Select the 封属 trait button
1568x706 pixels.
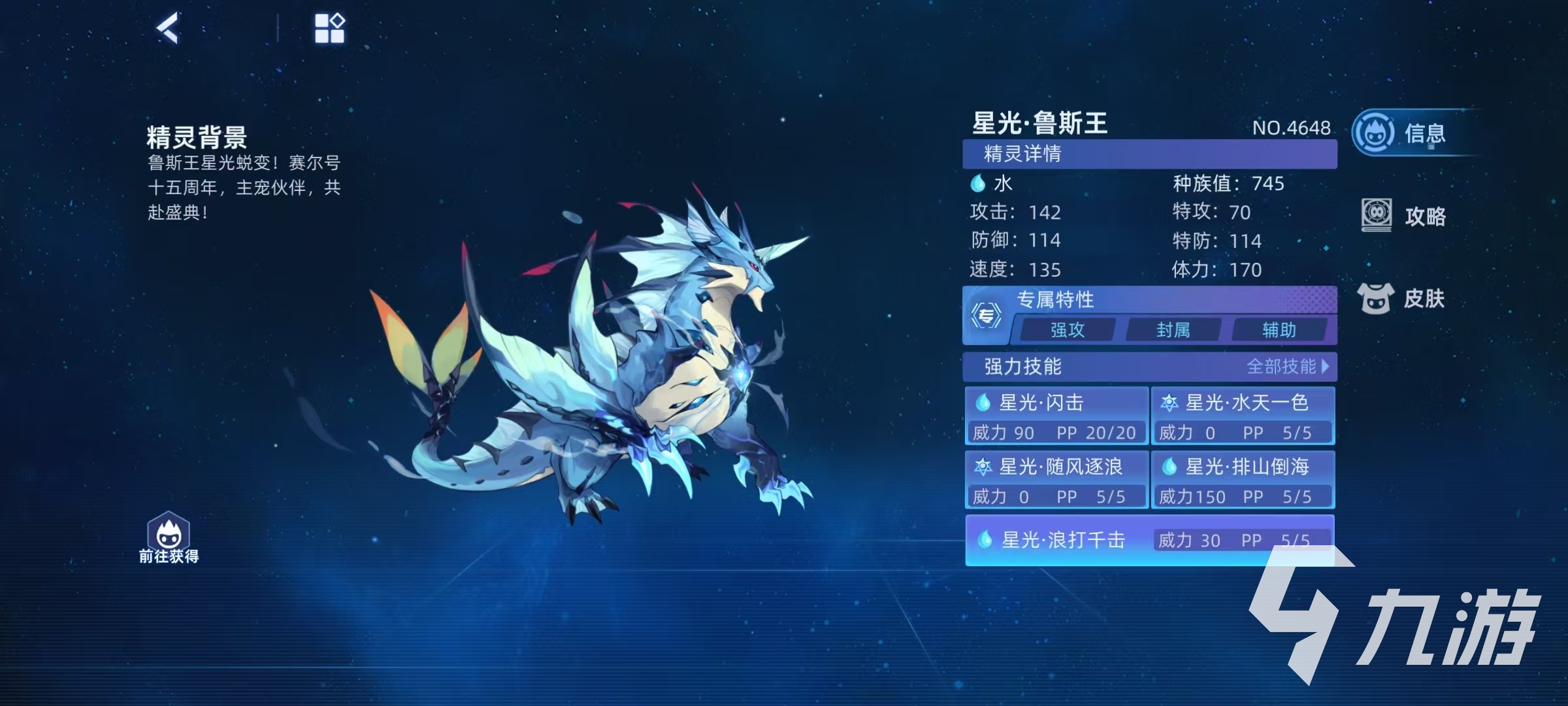tap(1173, 330)
